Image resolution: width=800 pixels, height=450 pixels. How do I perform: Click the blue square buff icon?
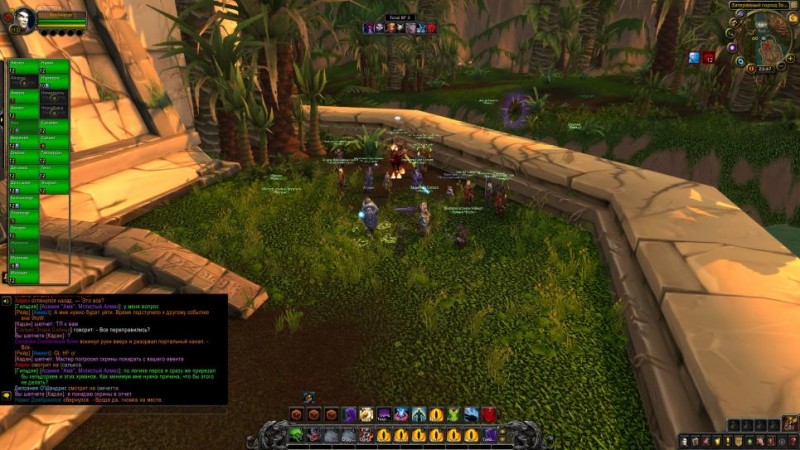[694, 57]
